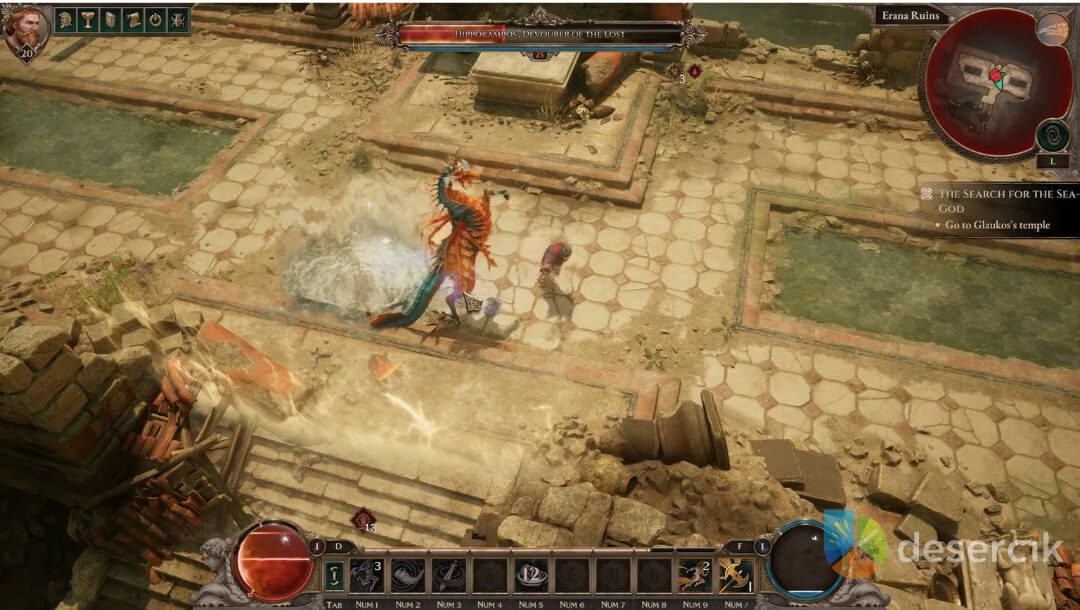Image resolution: width=1080 pixels, height=610 pixels.
Task: Click the cloud weather icon beside minimap
Action: 1052,28
